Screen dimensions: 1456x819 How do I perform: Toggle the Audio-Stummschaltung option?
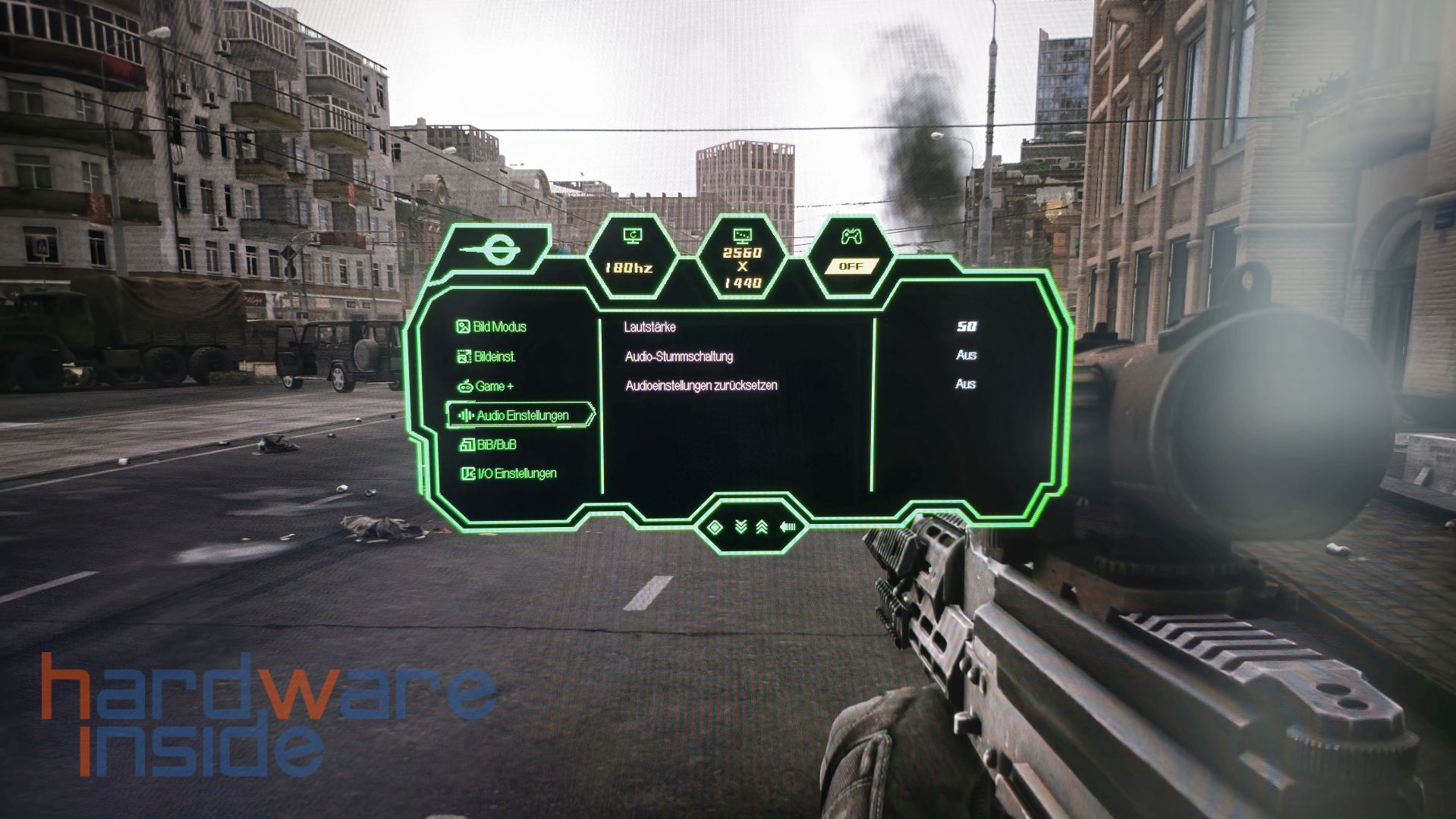click(x=678, y=356)
